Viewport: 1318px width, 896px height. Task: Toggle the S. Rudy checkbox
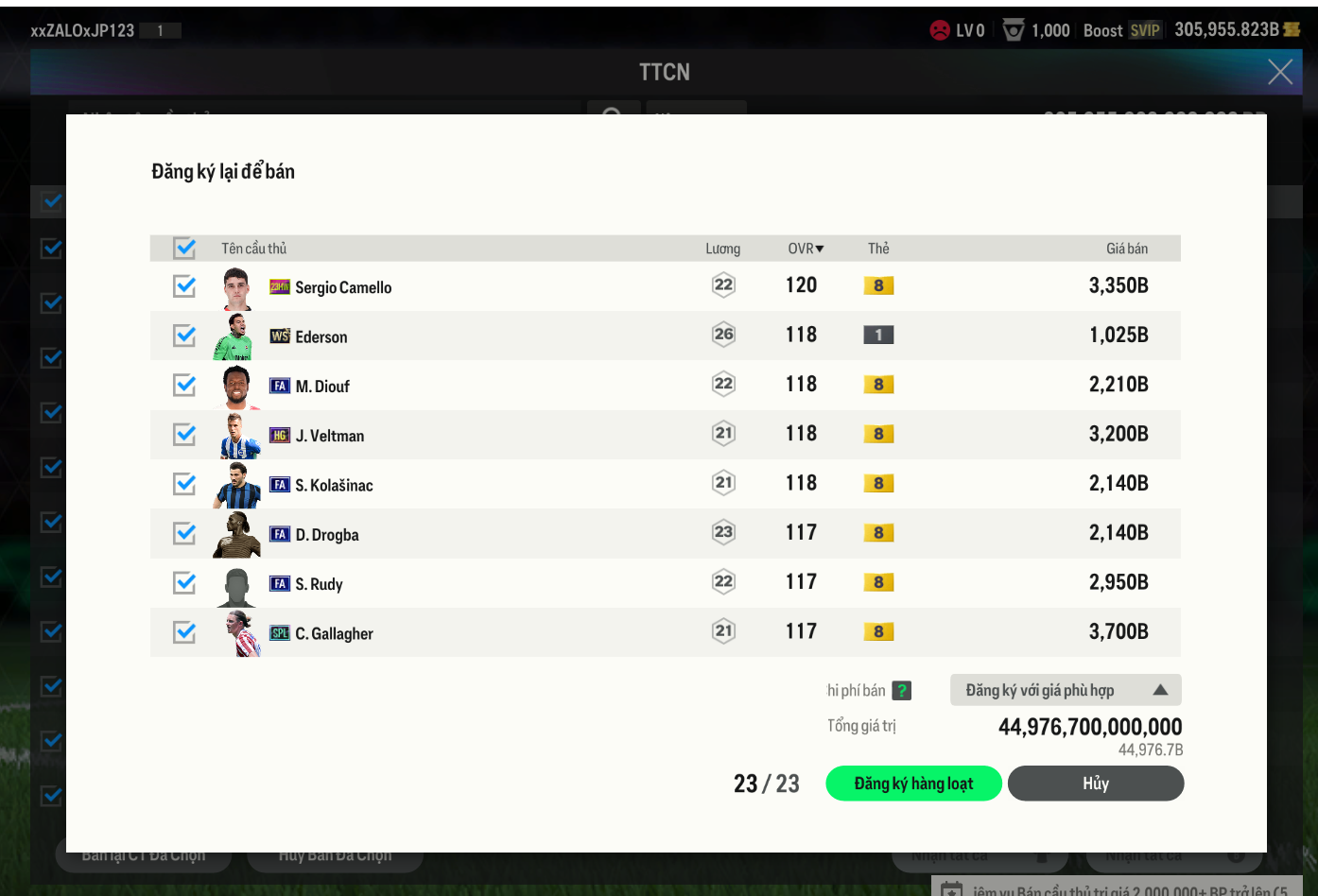(184, 583)
